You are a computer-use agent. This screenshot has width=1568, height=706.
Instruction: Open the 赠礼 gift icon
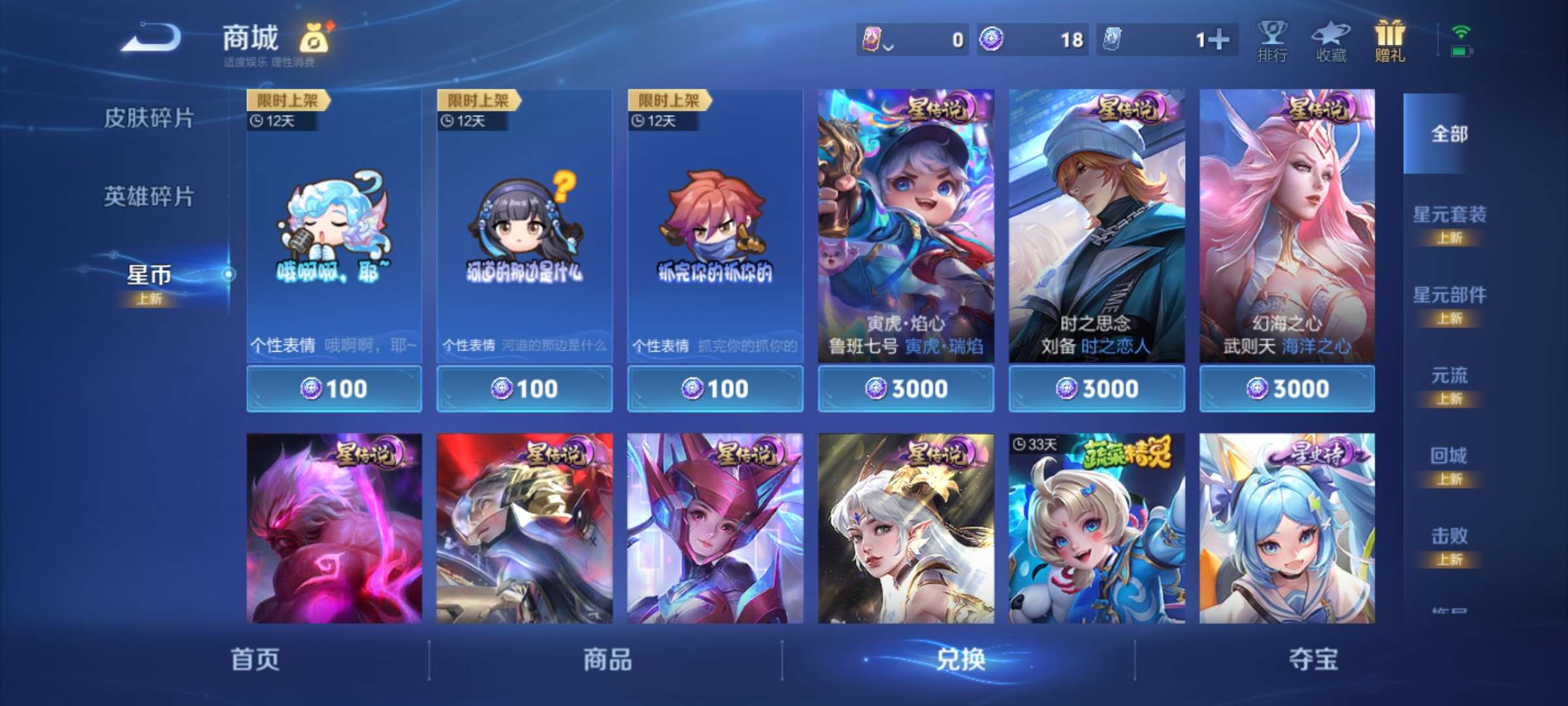coord(1390,39)
